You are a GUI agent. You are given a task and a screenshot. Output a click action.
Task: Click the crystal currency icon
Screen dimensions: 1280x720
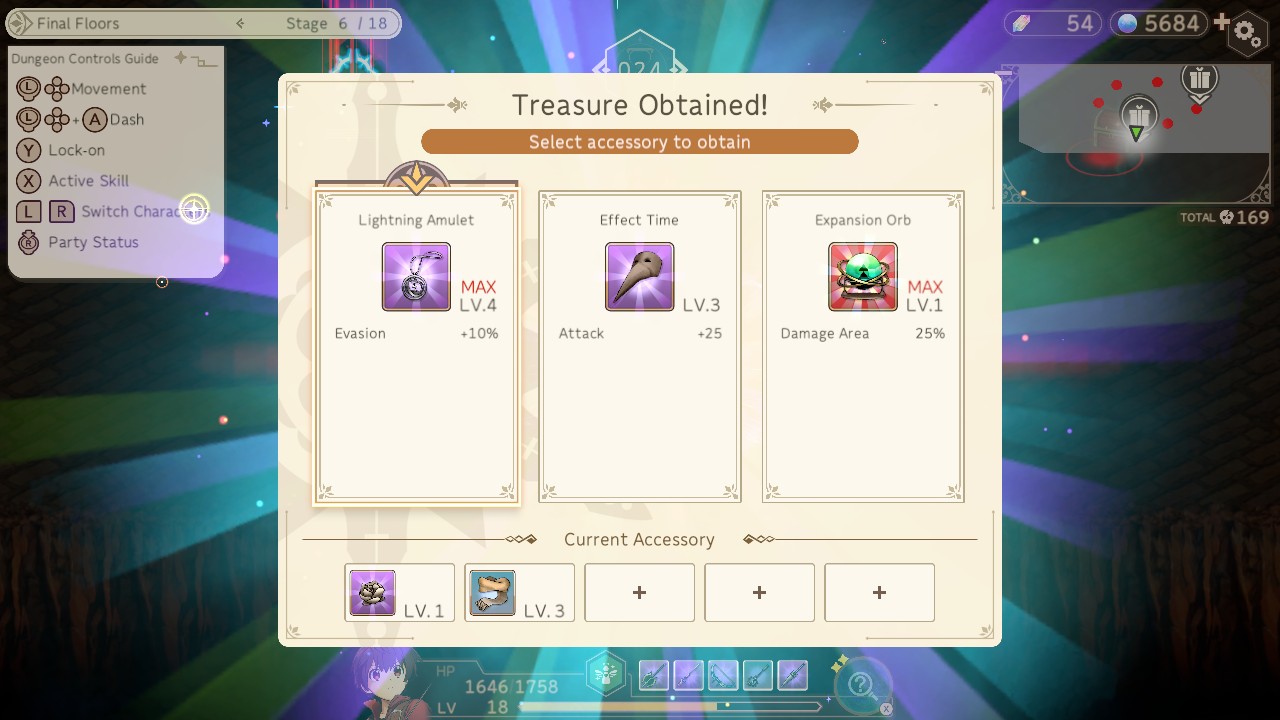[x=1020, y=23]
